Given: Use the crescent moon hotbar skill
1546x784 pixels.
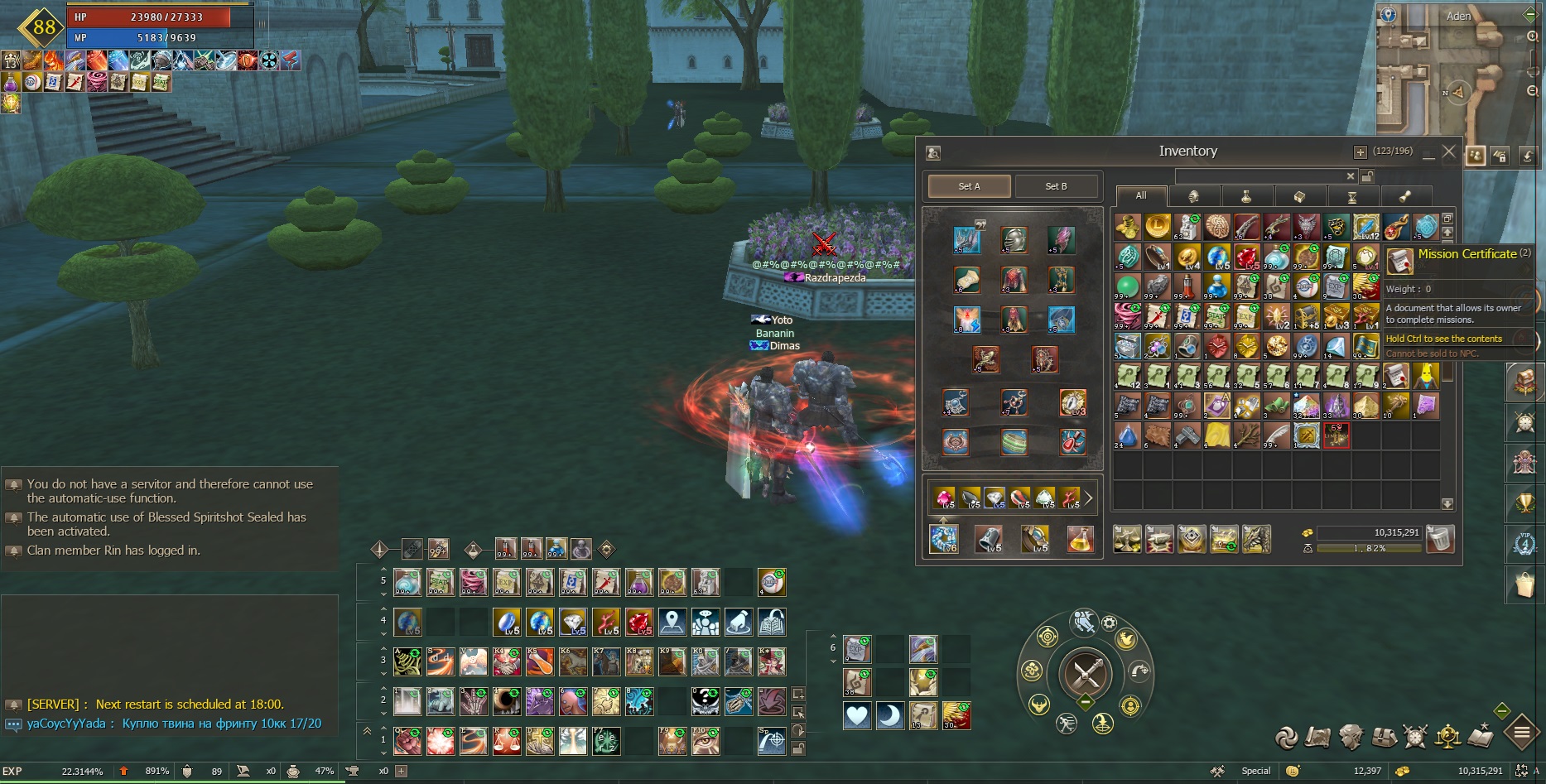Looking at the screenshot, I should (x=890, y=716).
